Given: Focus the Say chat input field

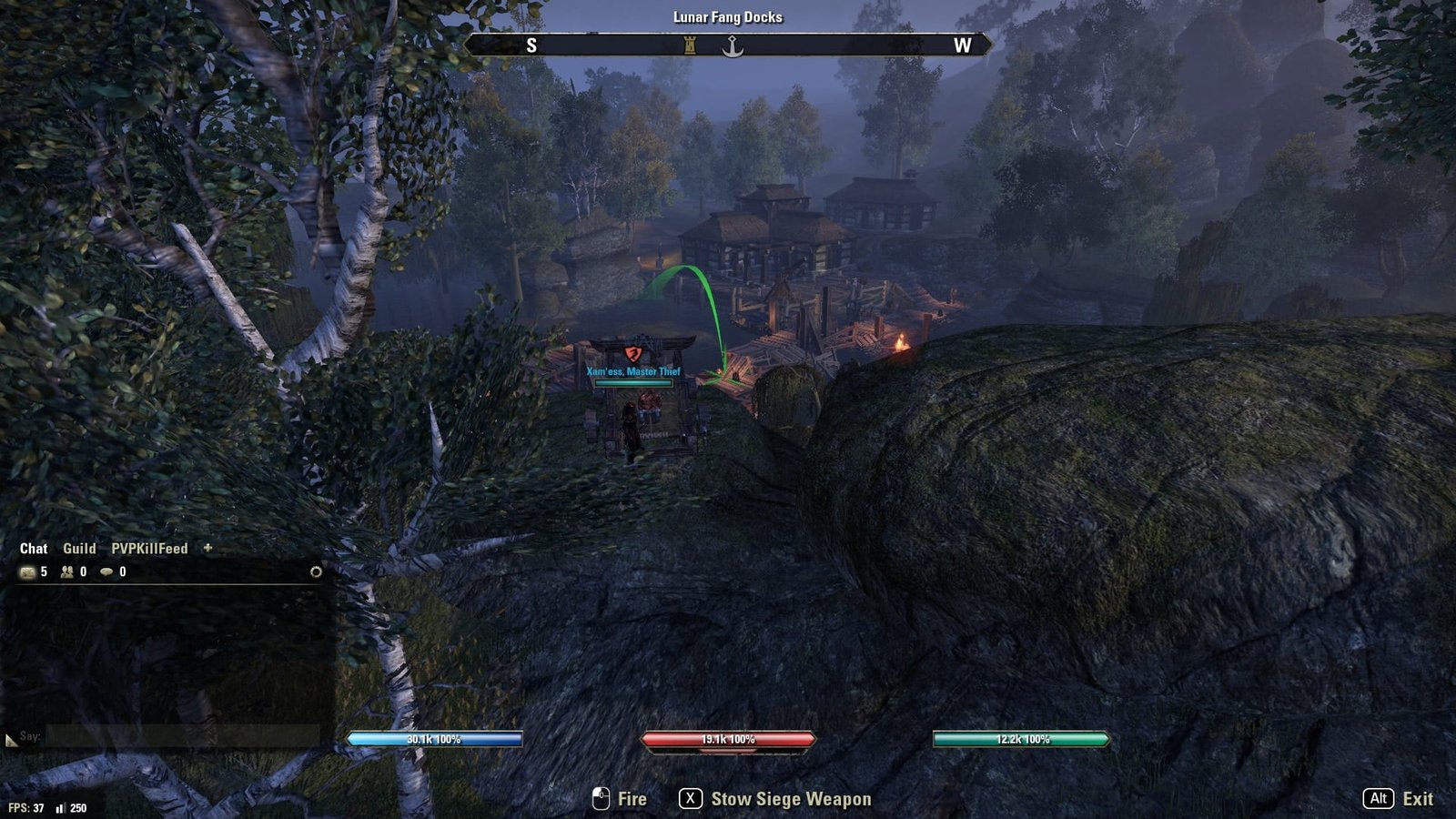Looking at the screenshot, I should coord(182,736).
